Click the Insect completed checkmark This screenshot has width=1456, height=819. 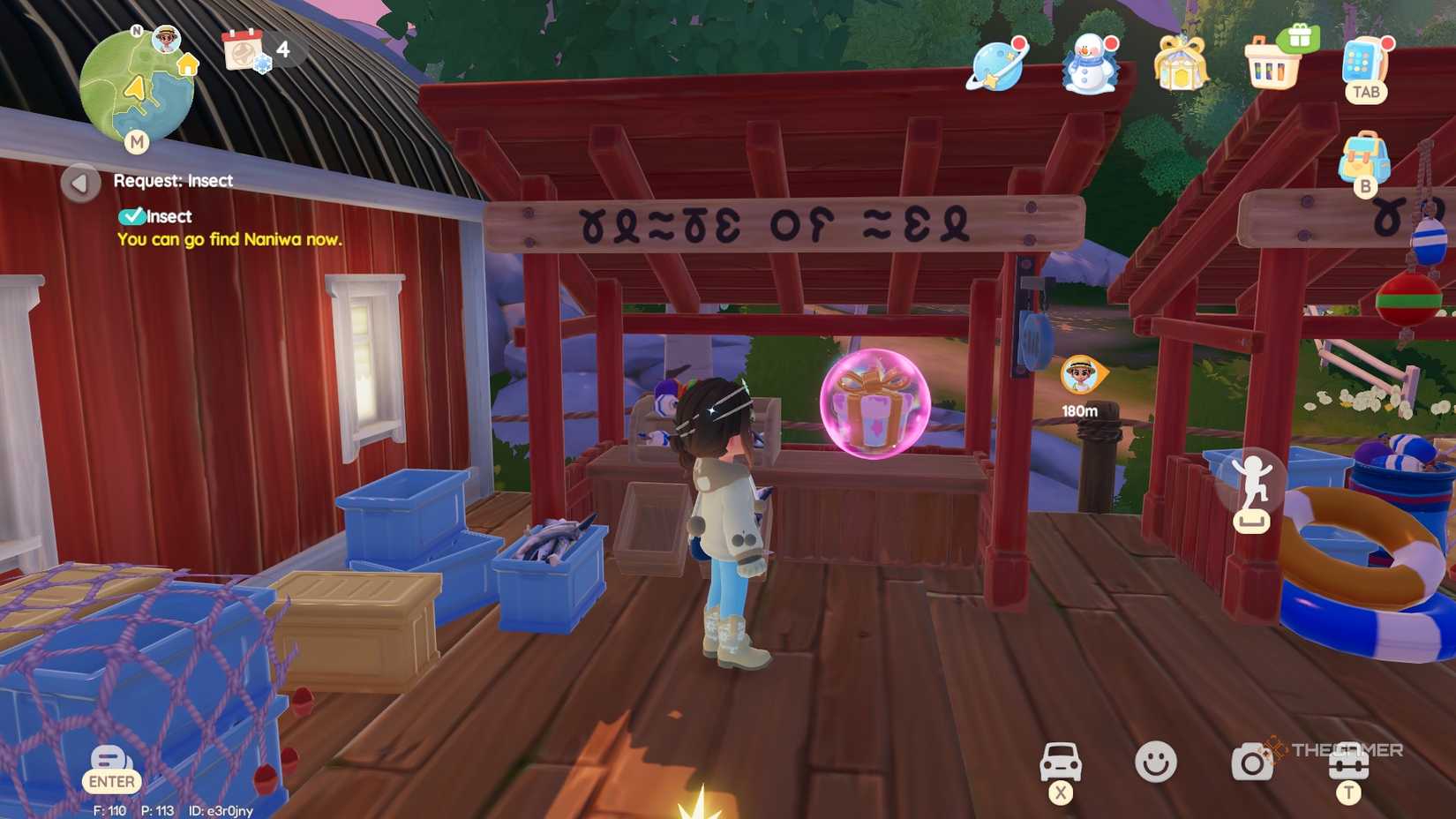134,214
